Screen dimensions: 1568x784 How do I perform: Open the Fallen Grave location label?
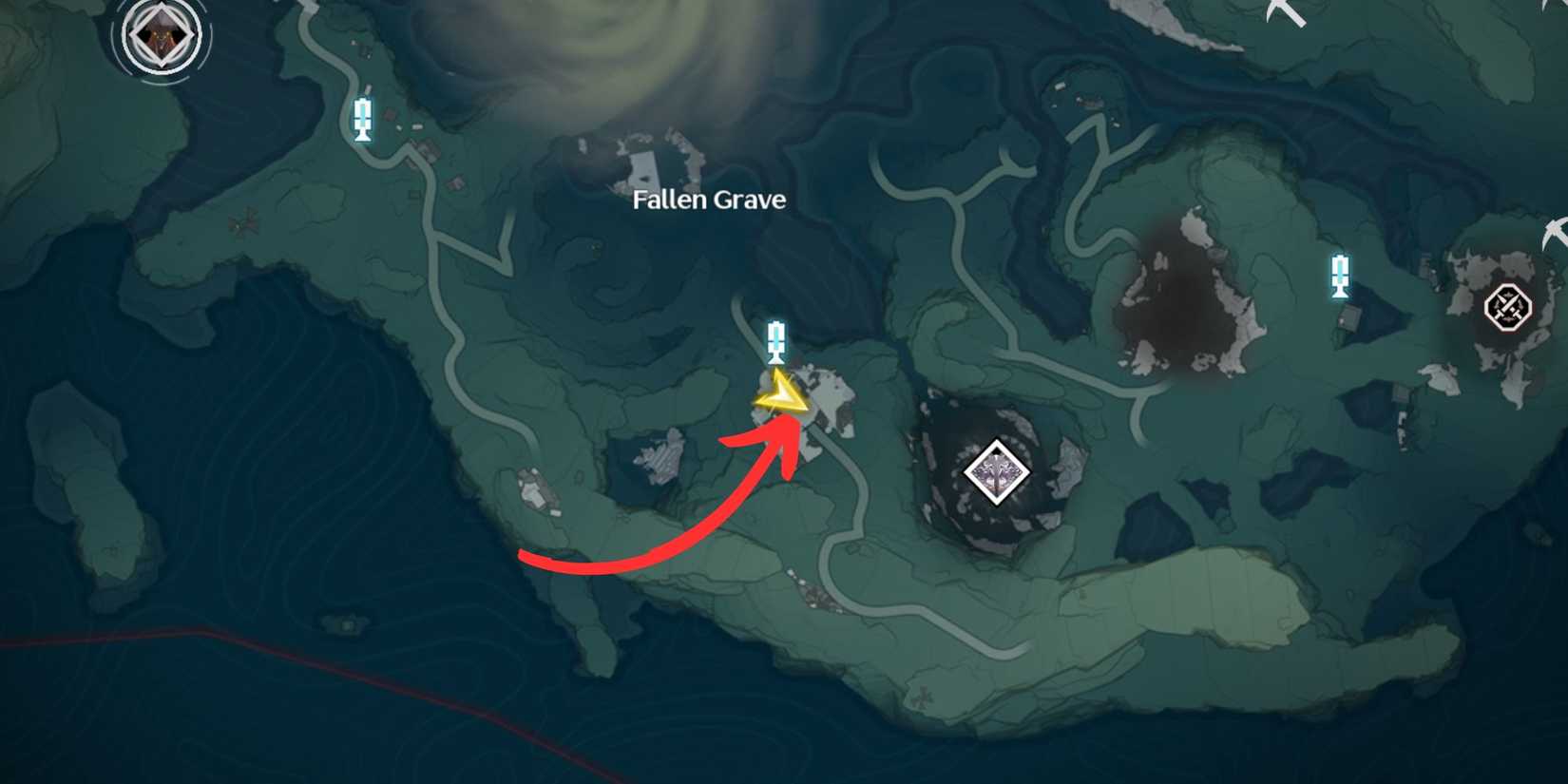click(x=708, y=201)
